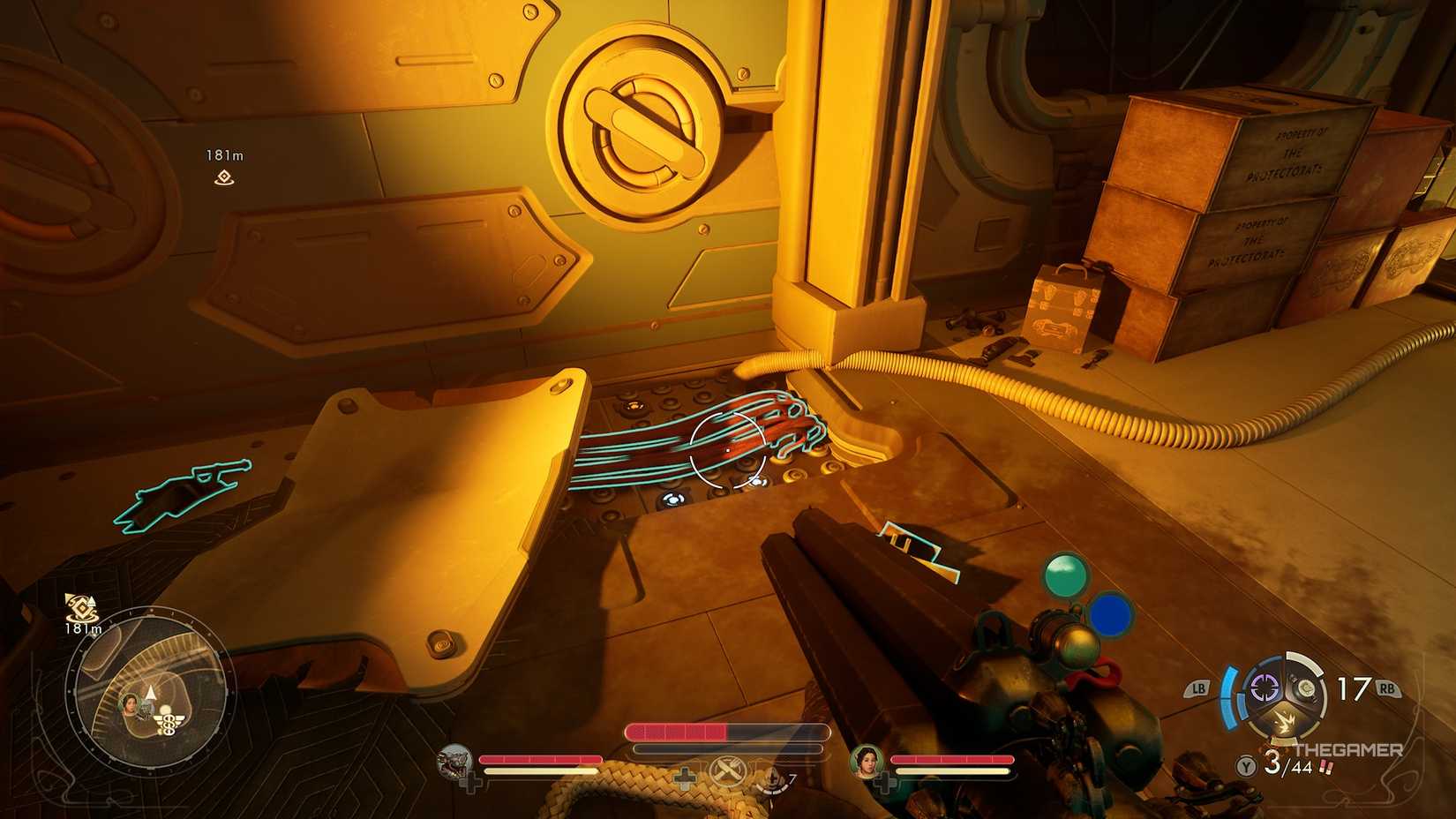Screen dimensions: 1456x819
Task: Select the explosive burst segment on the weapon wheel
Action: pos(1286,719)
